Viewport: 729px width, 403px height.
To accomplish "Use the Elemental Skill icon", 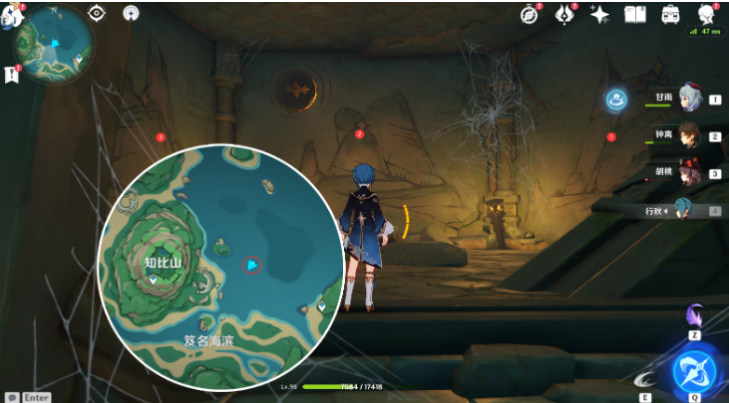I will [647, 377].
